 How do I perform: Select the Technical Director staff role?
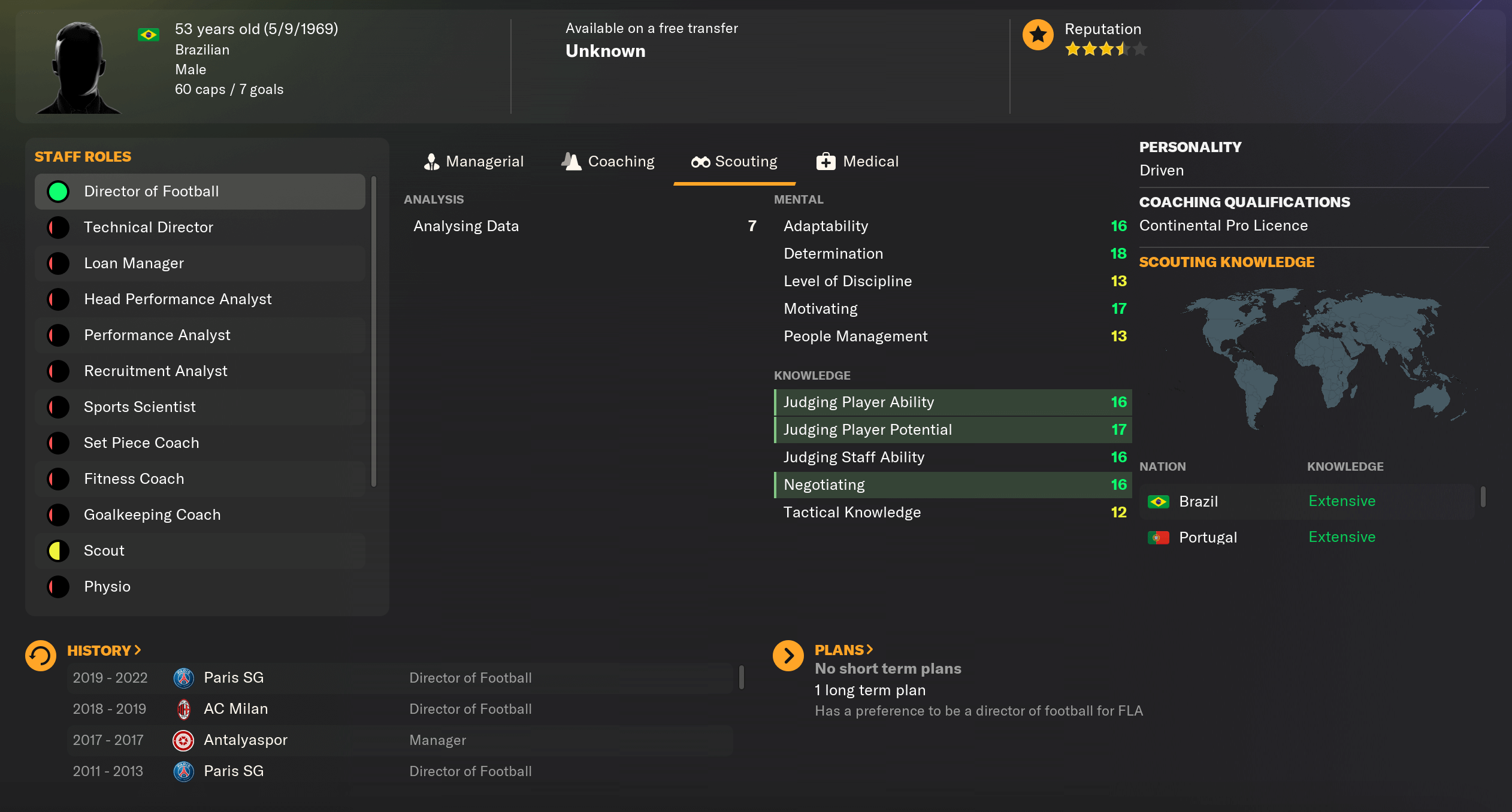(x=149, y=227)
